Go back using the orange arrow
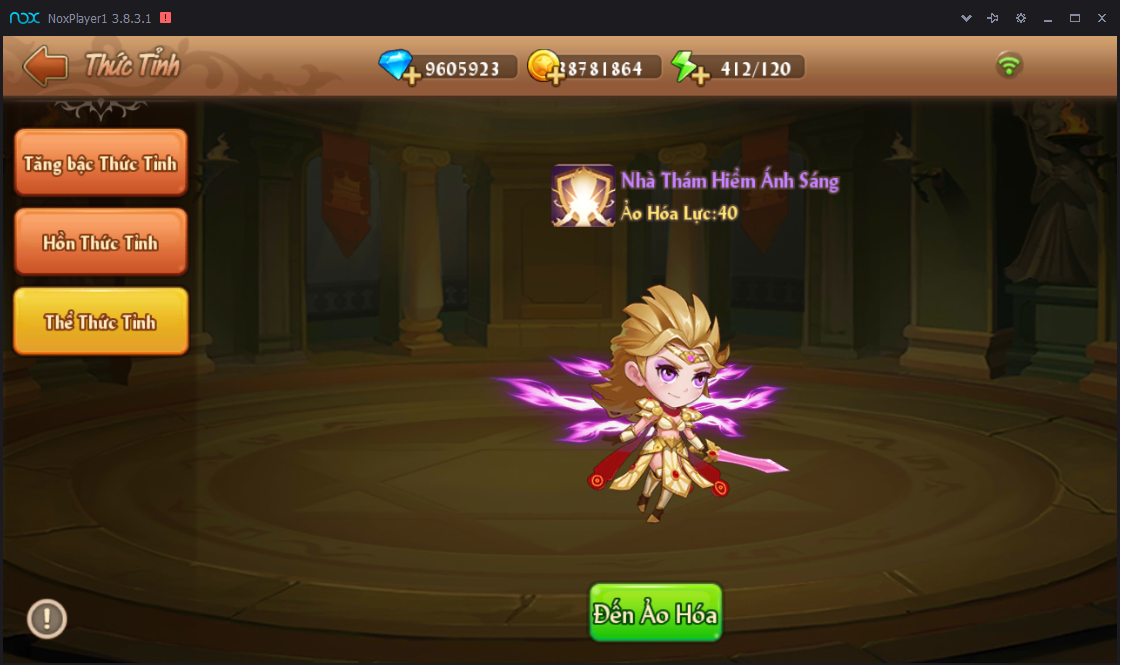The width and height of the screenshot is (1121, 665). click(45, 67)
